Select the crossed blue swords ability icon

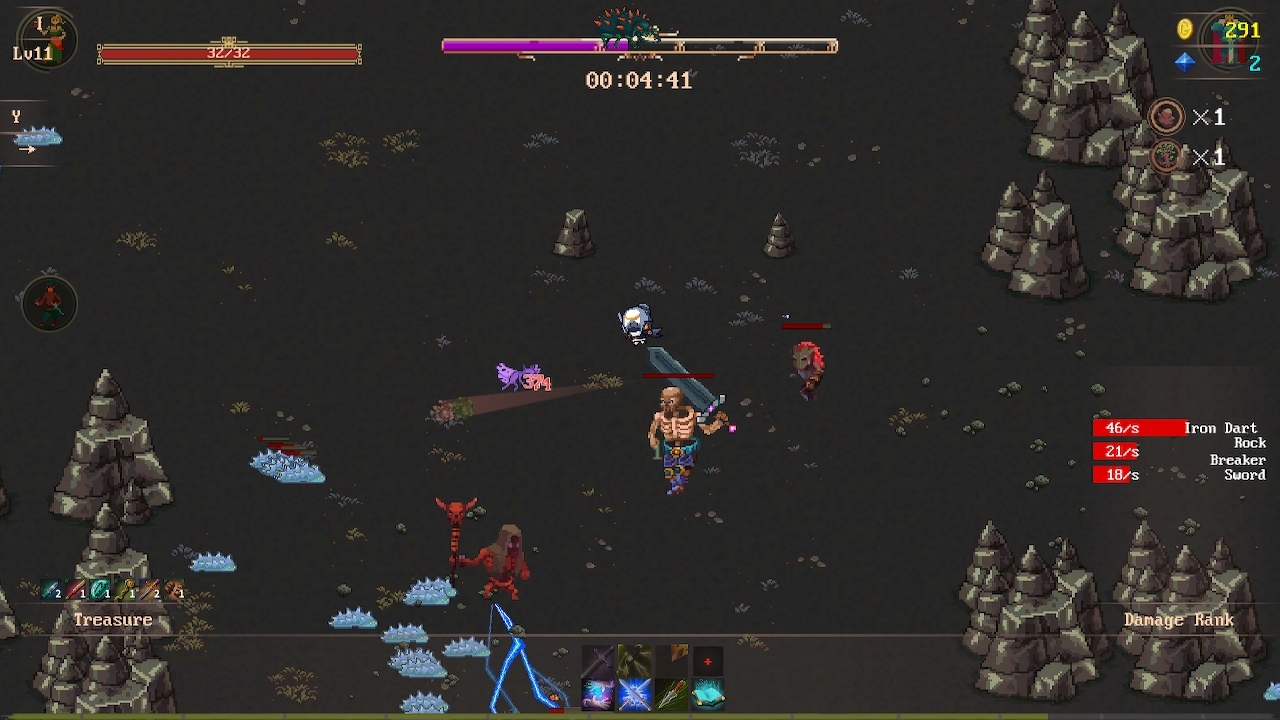pyautogui.click(x=634, y=694)
